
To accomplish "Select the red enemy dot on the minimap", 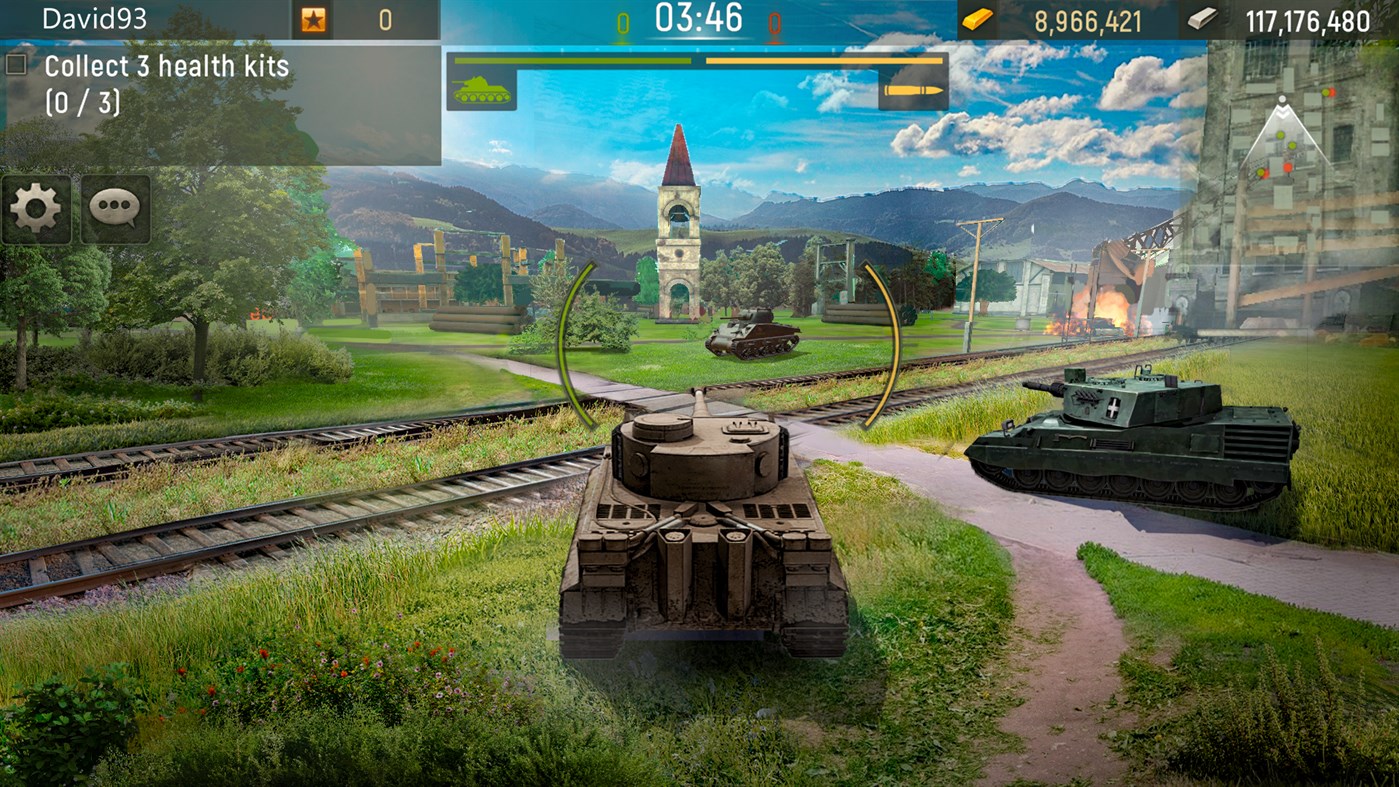I will click(1287, 167).
